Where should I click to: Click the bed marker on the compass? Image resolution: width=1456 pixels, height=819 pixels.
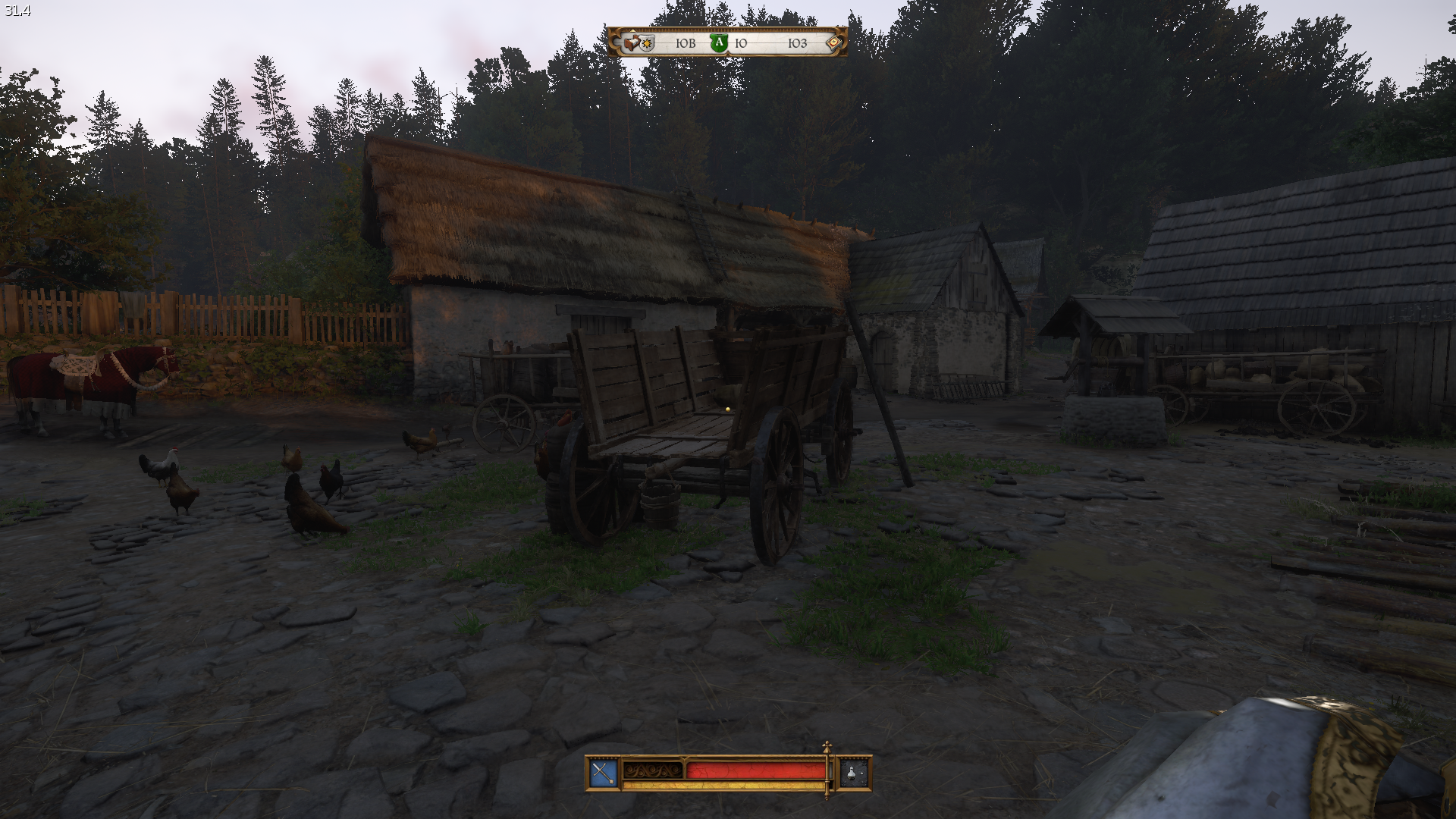[x=632, y=42]
